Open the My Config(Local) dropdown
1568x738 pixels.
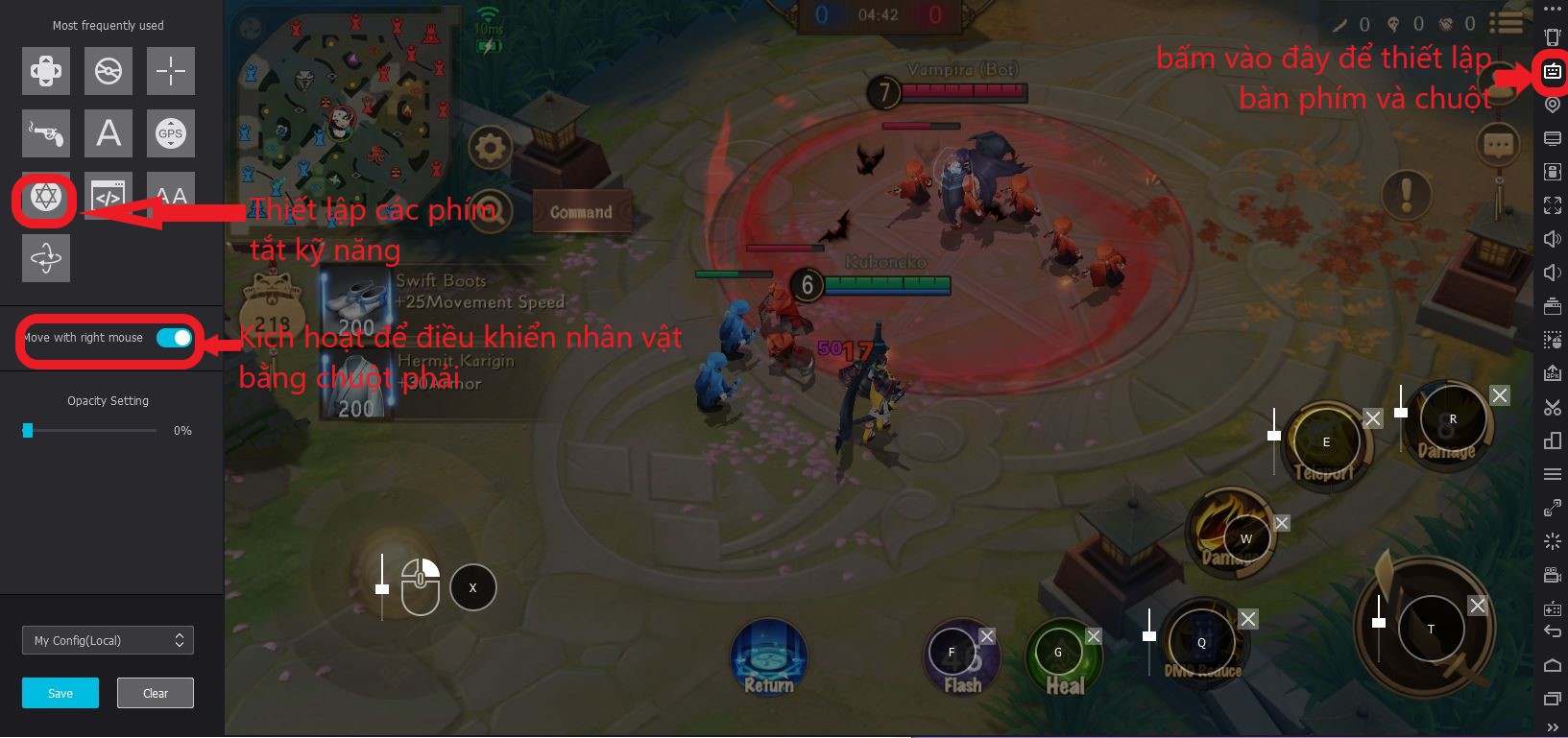click(x=108, y=640)
